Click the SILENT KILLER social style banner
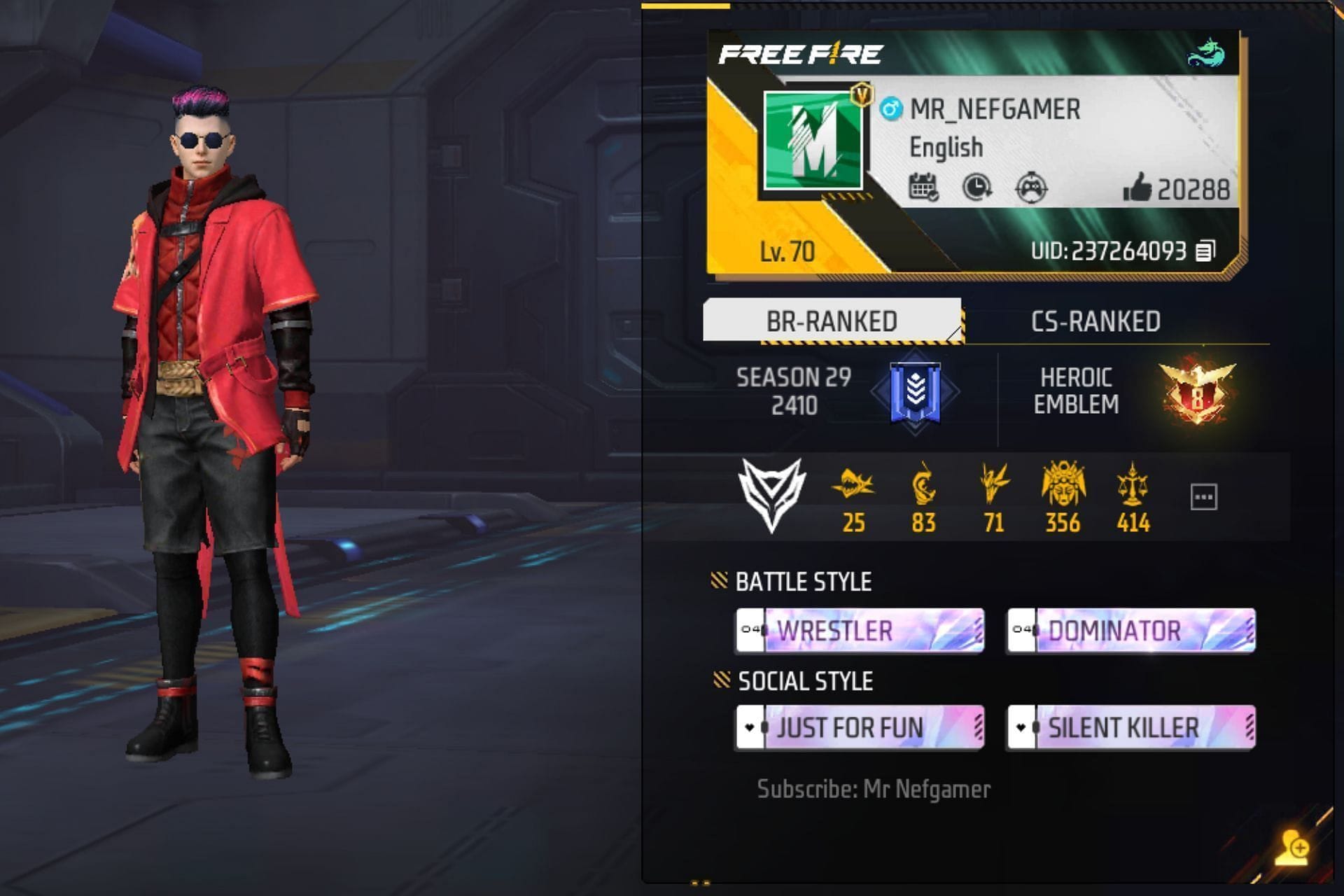1344x896 pixels. point(1129,728)
